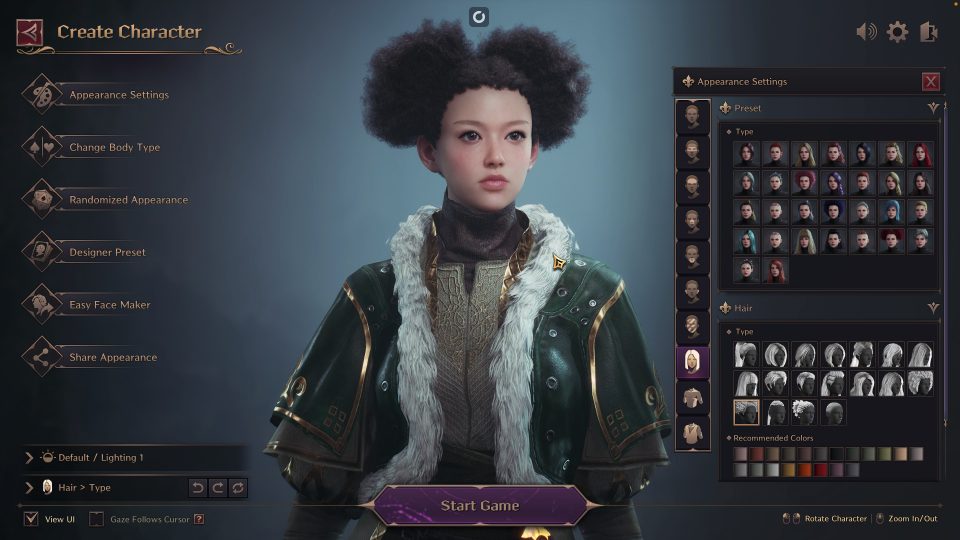This screenshot has width=960, height=540.
Task: Go back using the top-left arrow button
Action: (30, 33)
